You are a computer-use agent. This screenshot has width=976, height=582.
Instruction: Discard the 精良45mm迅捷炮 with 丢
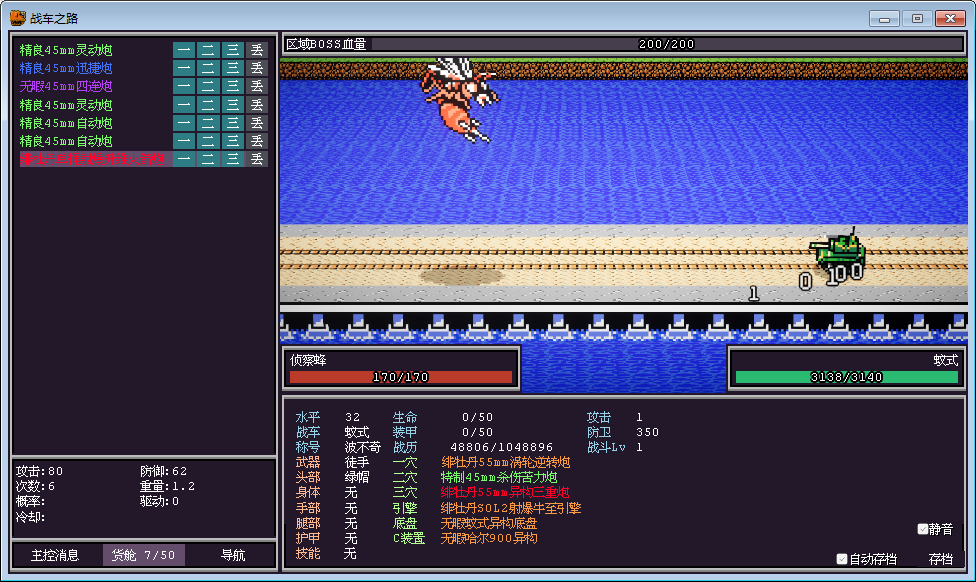(257, 68)
